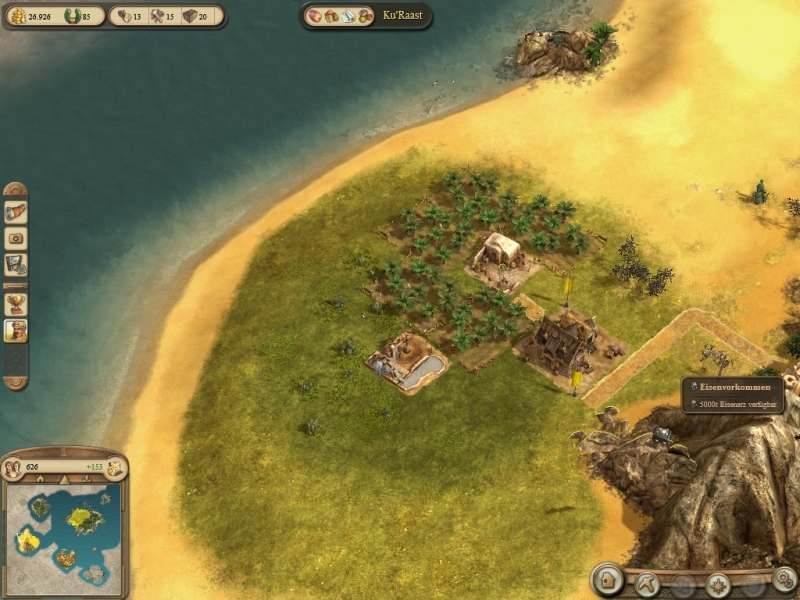This screenshot has height=600, width=800.
Task: Open the build menu house button
Action: 607,579
